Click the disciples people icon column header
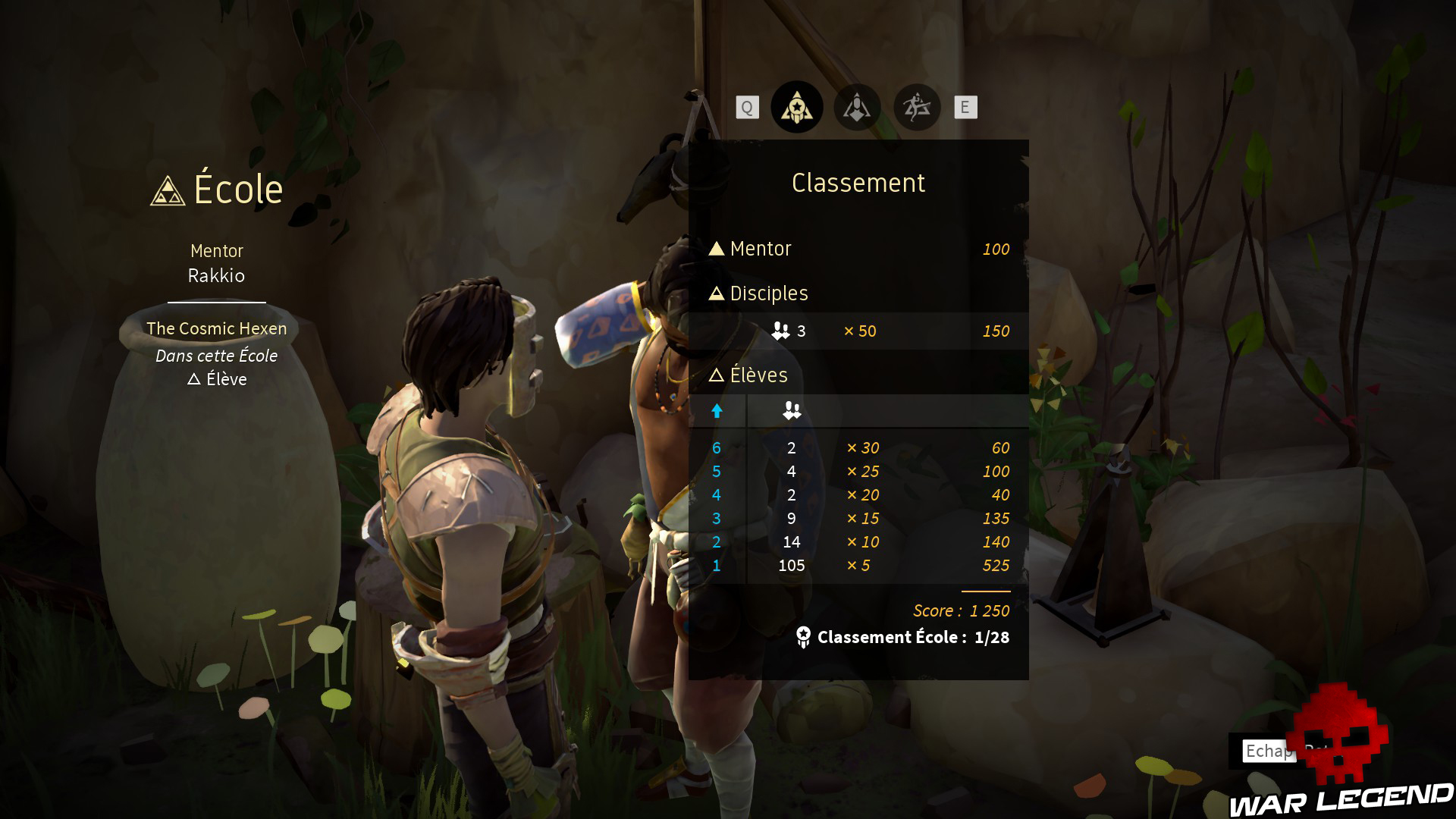 (x=791, y=410)
